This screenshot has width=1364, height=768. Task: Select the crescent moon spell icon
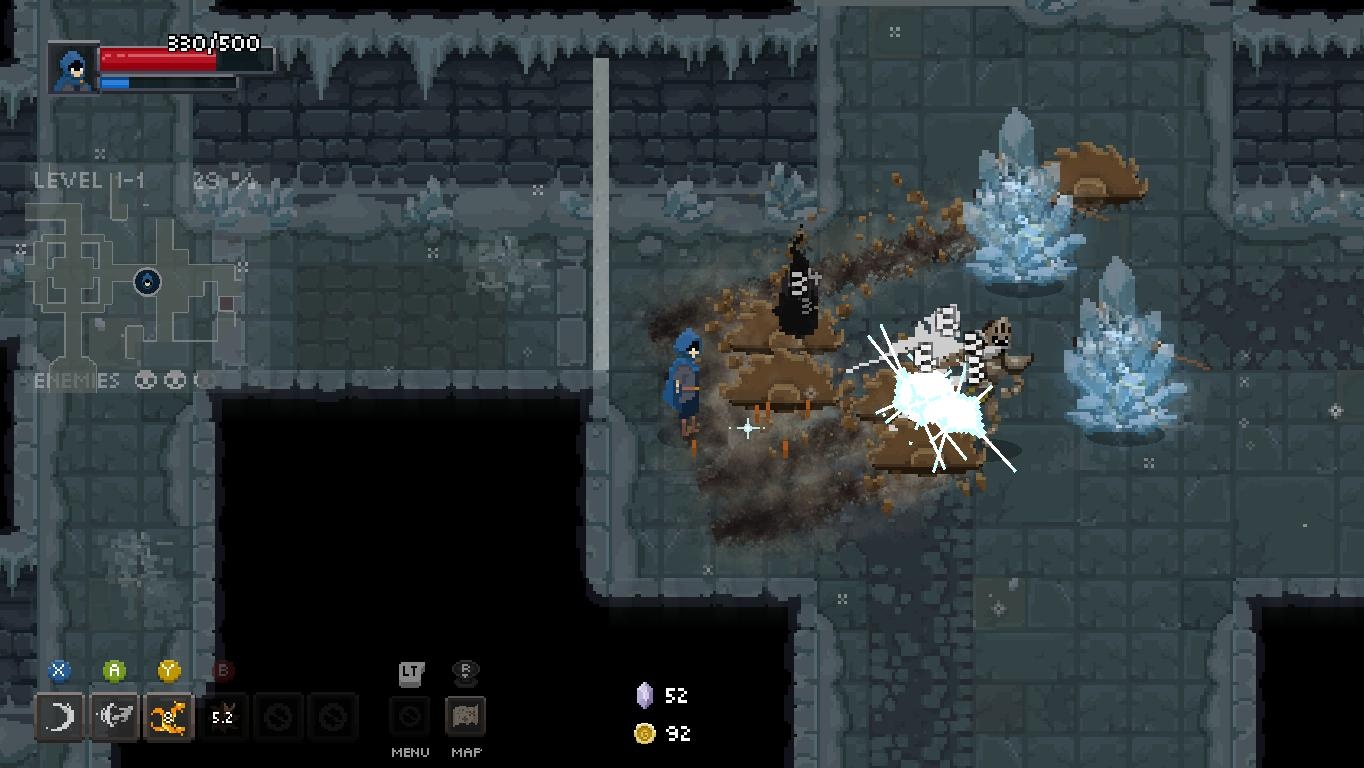pyautogui.click(x=60, y=716)
